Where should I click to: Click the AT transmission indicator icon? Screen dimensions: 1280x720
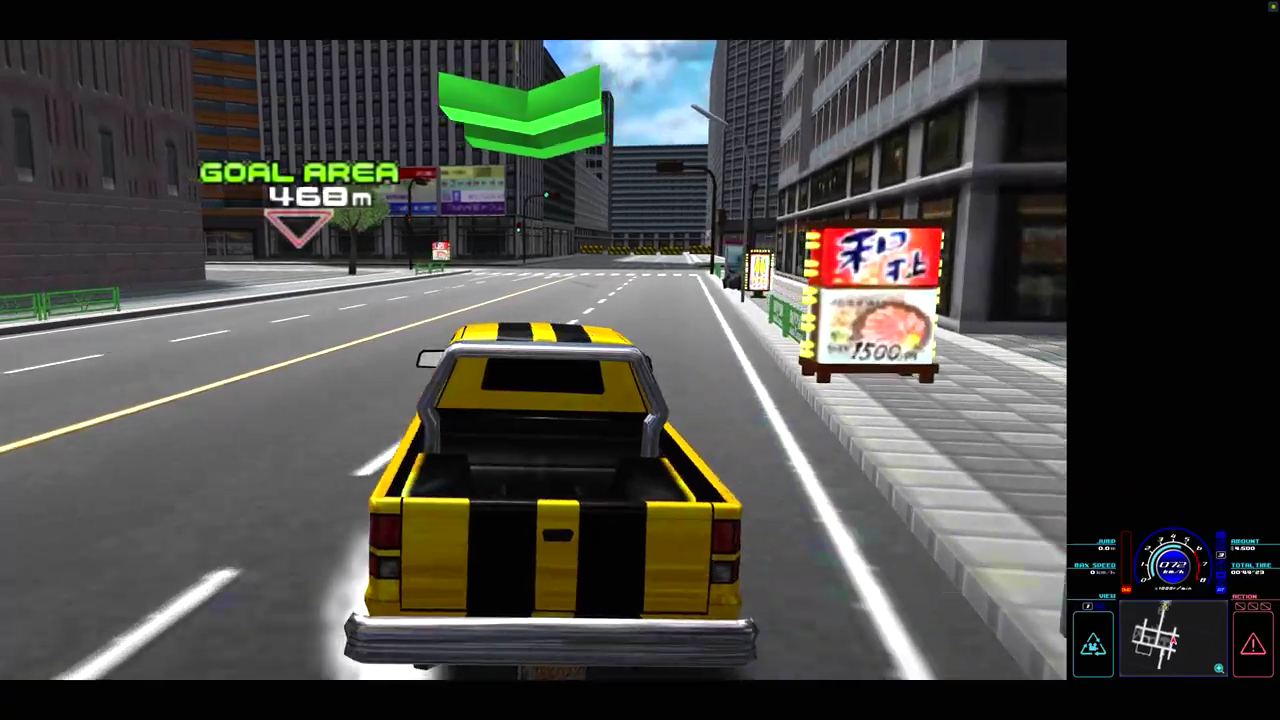pos(1220,590)
